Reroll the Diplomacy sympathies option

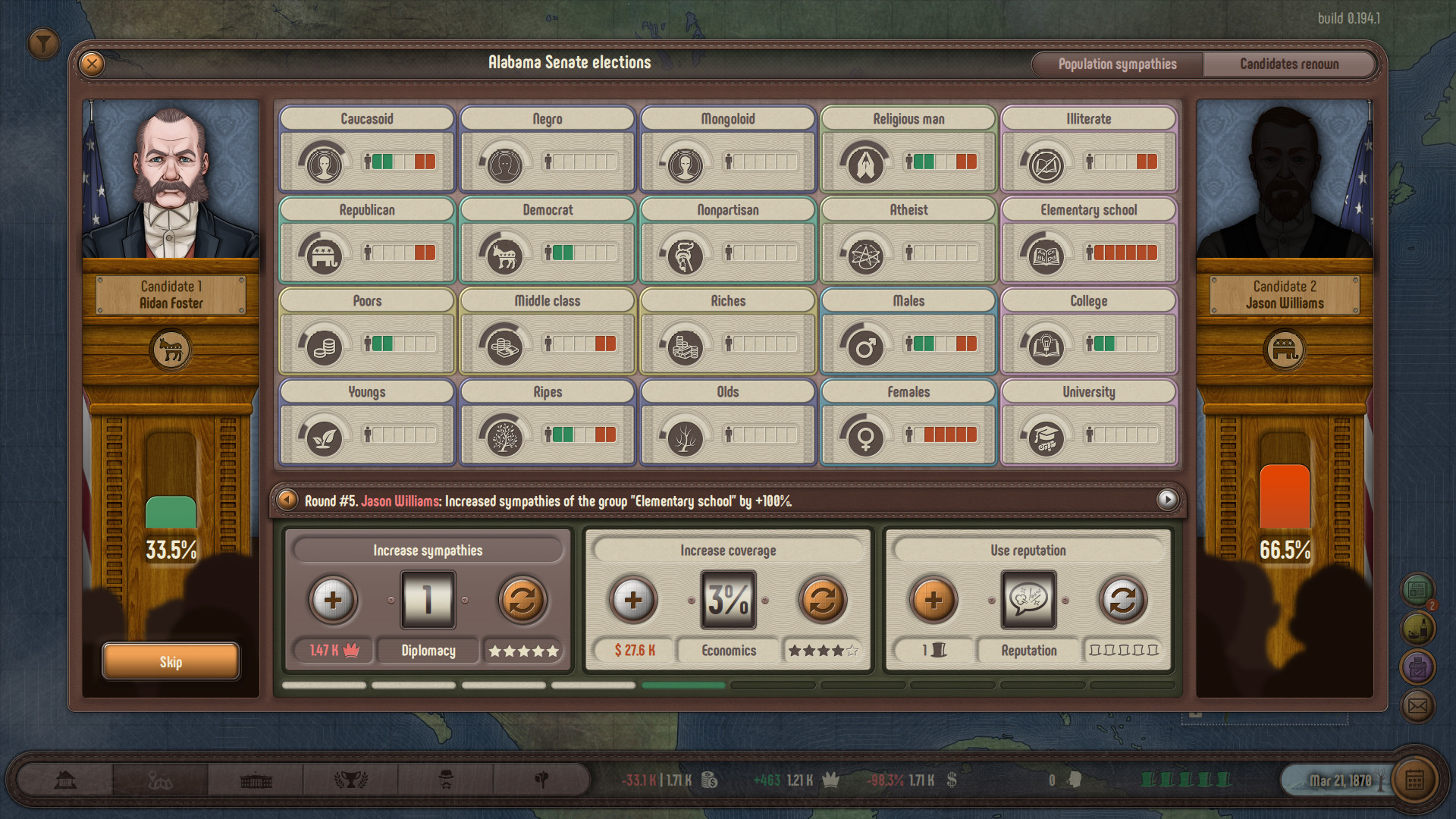coord(522,599)
